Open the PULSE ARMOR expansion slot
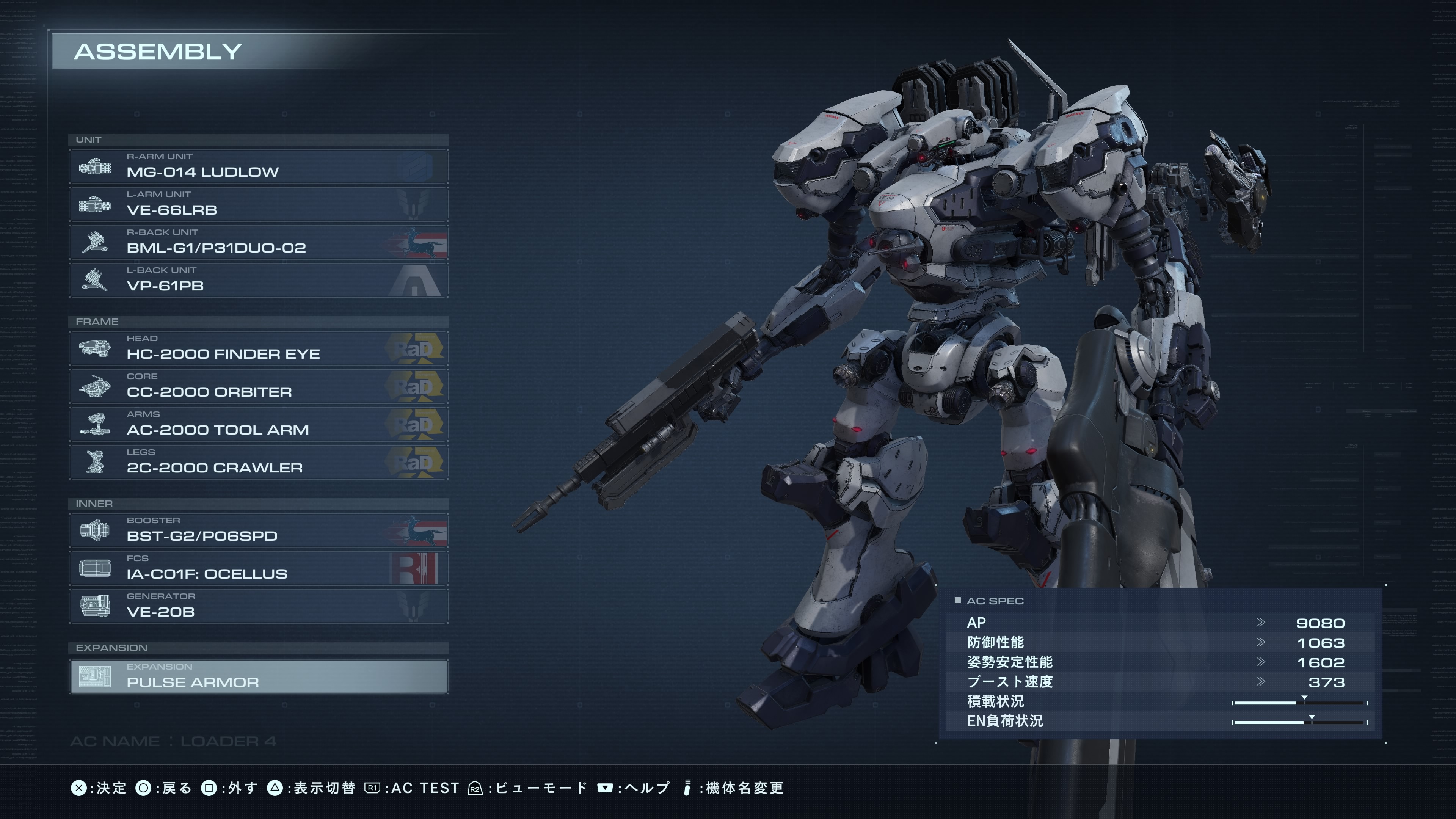The image size is (1456, 819). click(258, 676)
